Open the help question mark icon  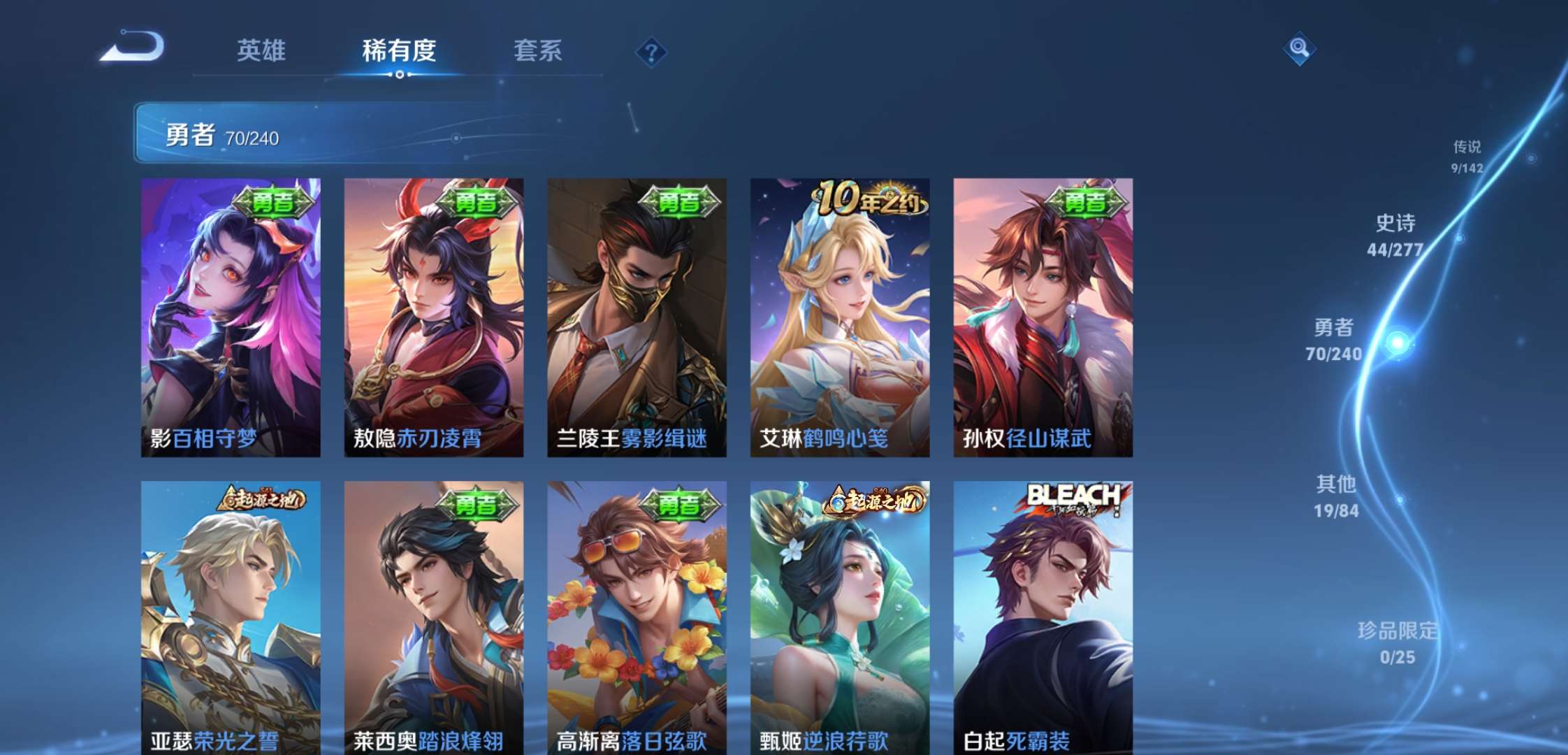click(651, 51)
